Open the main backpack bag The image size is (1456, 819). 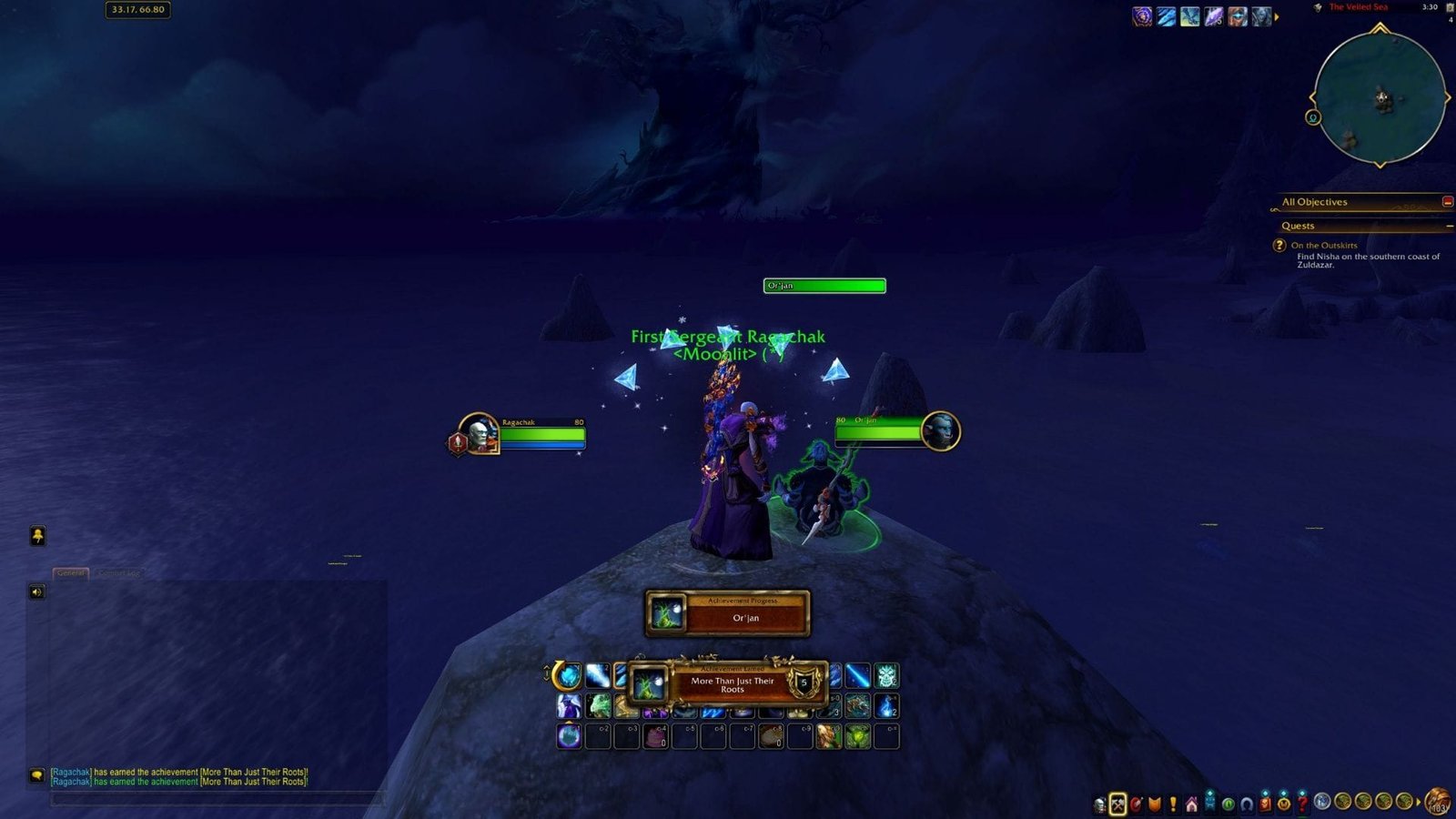1438,803
